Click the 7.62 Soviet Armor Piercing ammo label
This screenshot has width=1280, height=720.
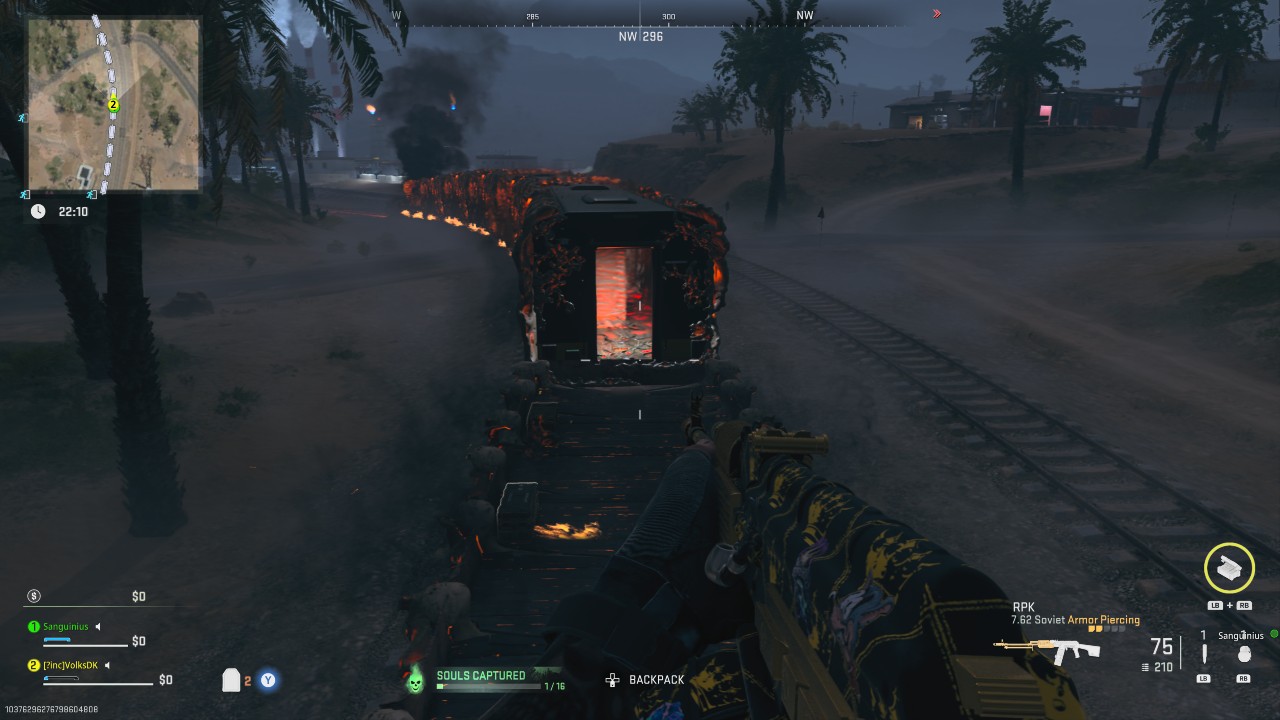coord(1076,619)
